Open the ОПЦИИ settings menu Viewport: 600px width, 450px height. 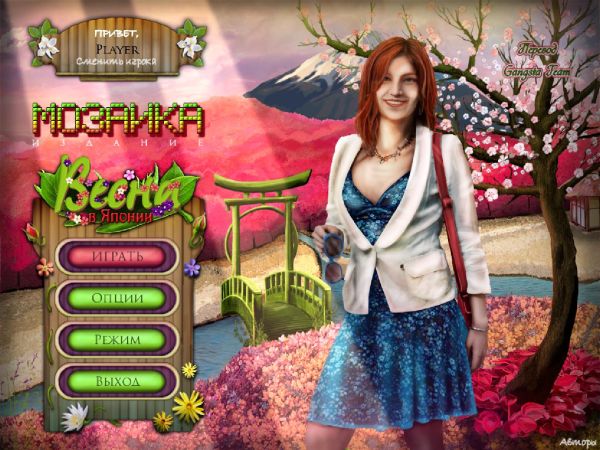pos(117,298)
